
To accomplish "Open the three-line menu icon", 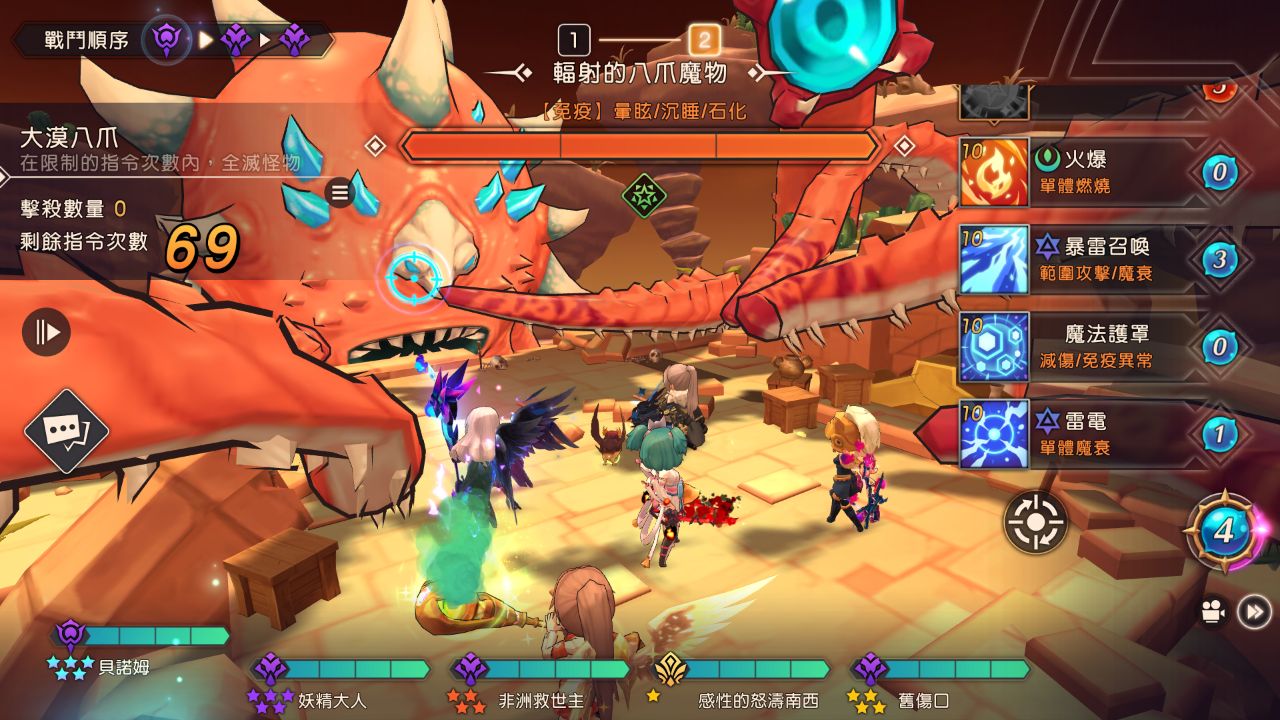I will (341, 192).
